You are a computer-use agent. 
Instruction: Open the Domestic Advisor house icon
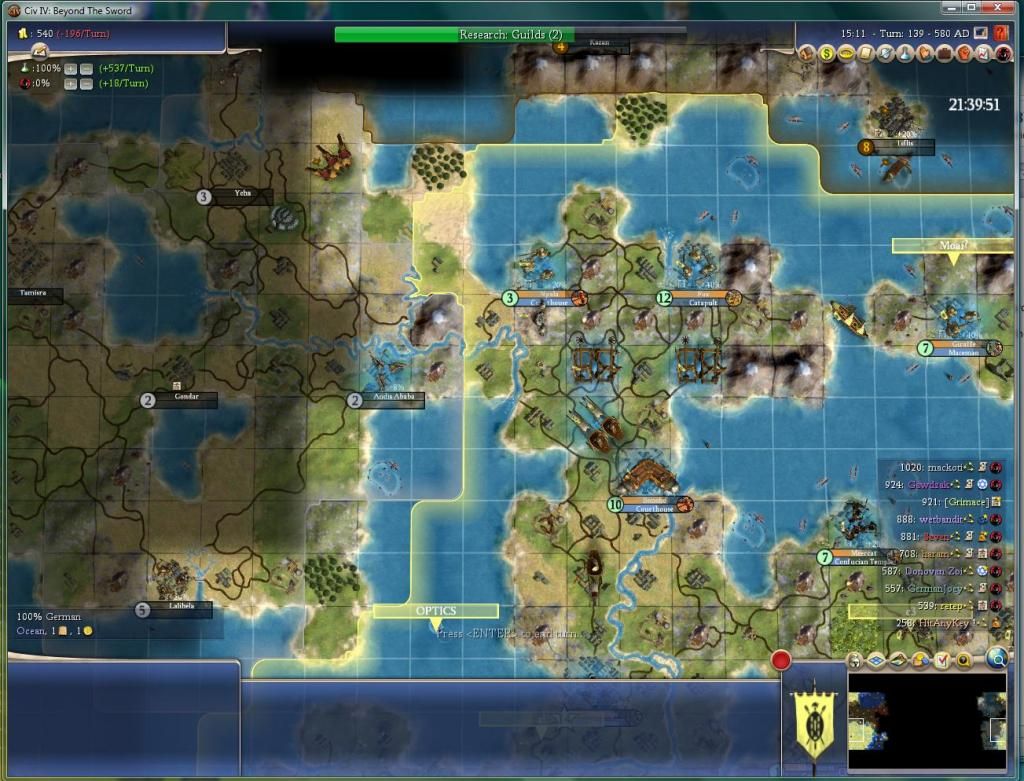(806, 54)
